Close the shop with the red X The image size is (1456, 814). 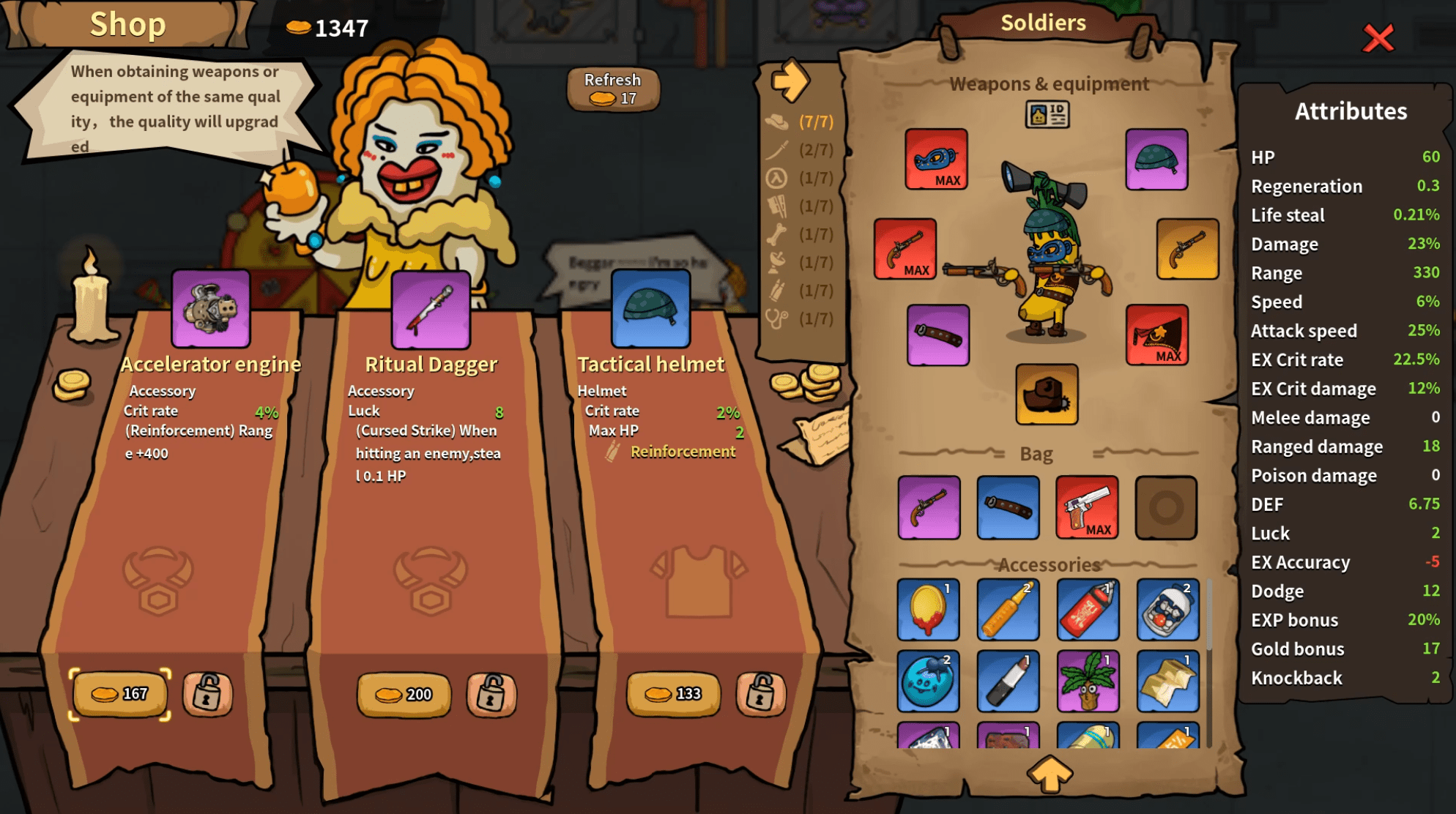pos(1378,38)
